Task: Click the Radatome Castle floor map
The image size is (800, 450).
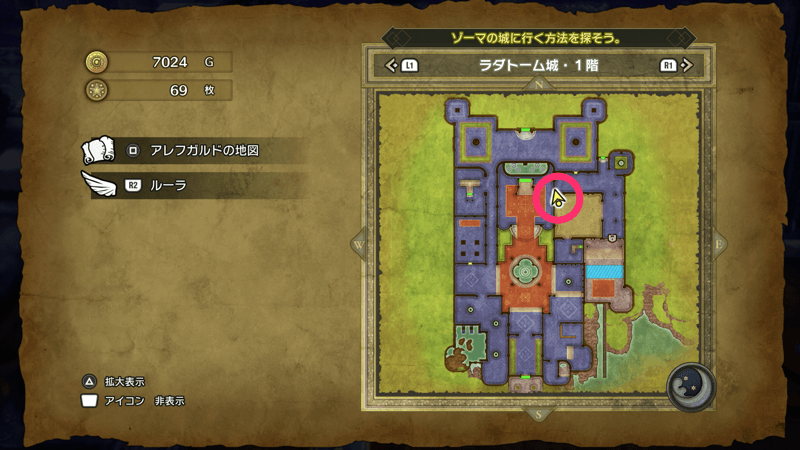Action: point(539,248)
